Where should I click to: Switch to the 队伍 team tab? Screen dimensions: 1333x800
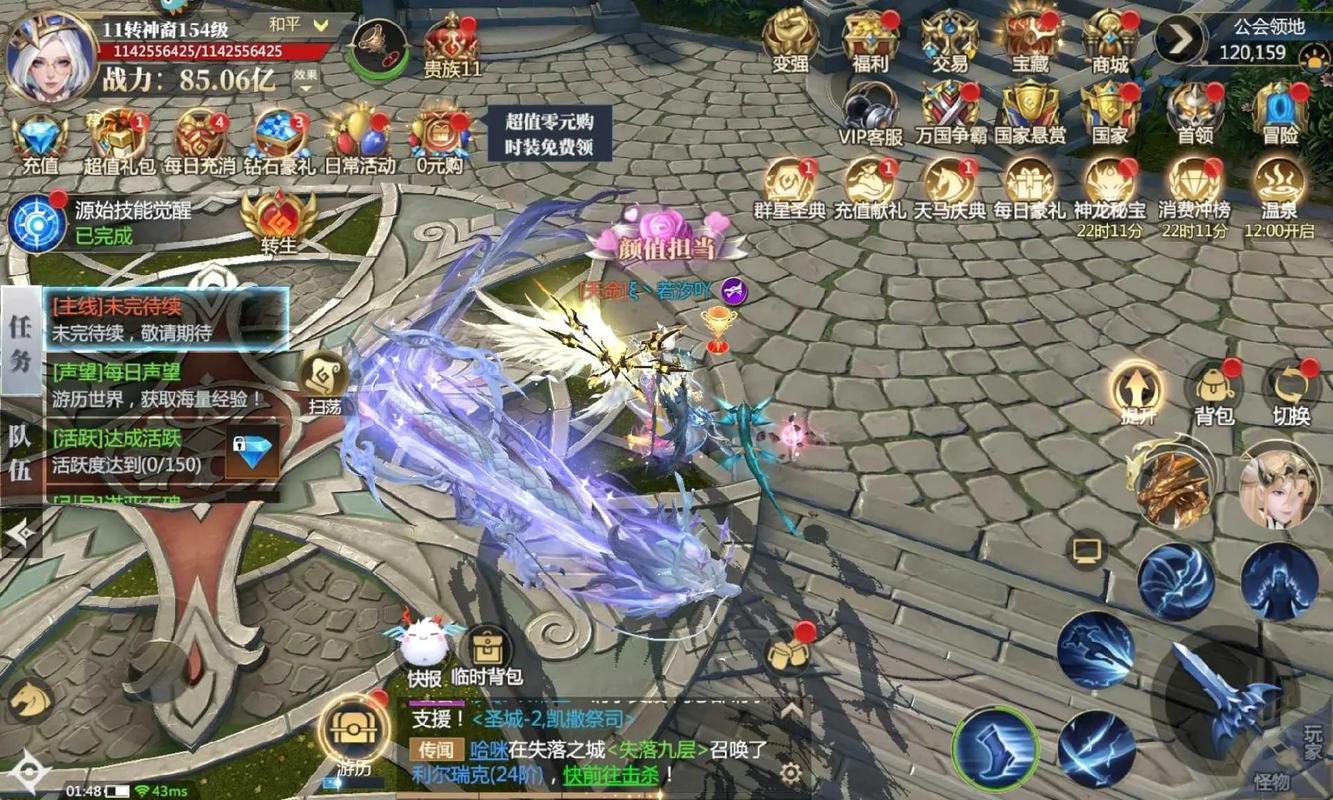pyautogui.click(x=20, y=452)
